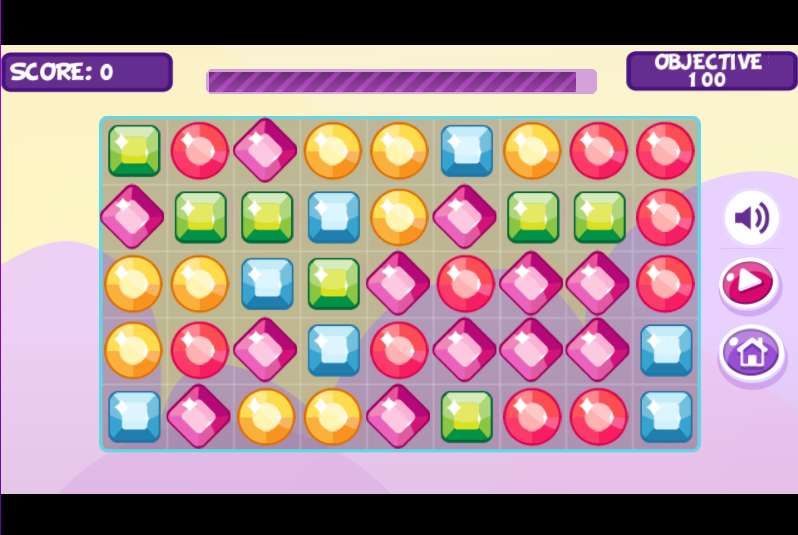798x535 pixels.
Task: Tap the red gem in the board's top-right corner
Action: pyautogui.click(x=665, y=150)
